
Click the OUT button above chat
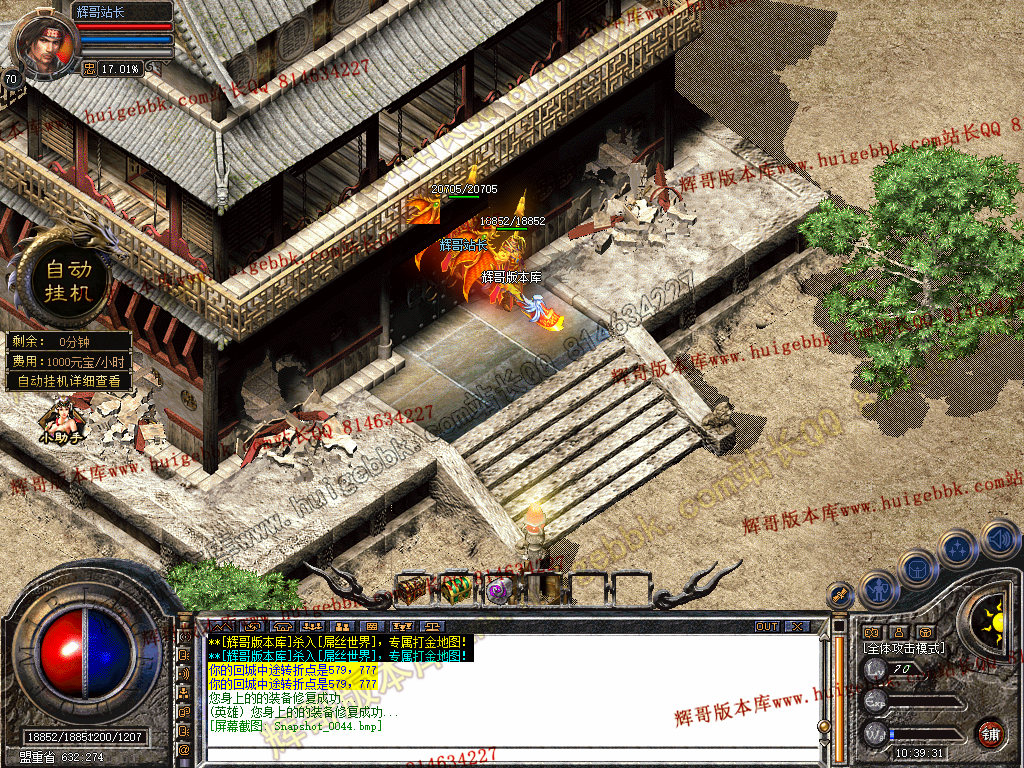click(767, 626)
